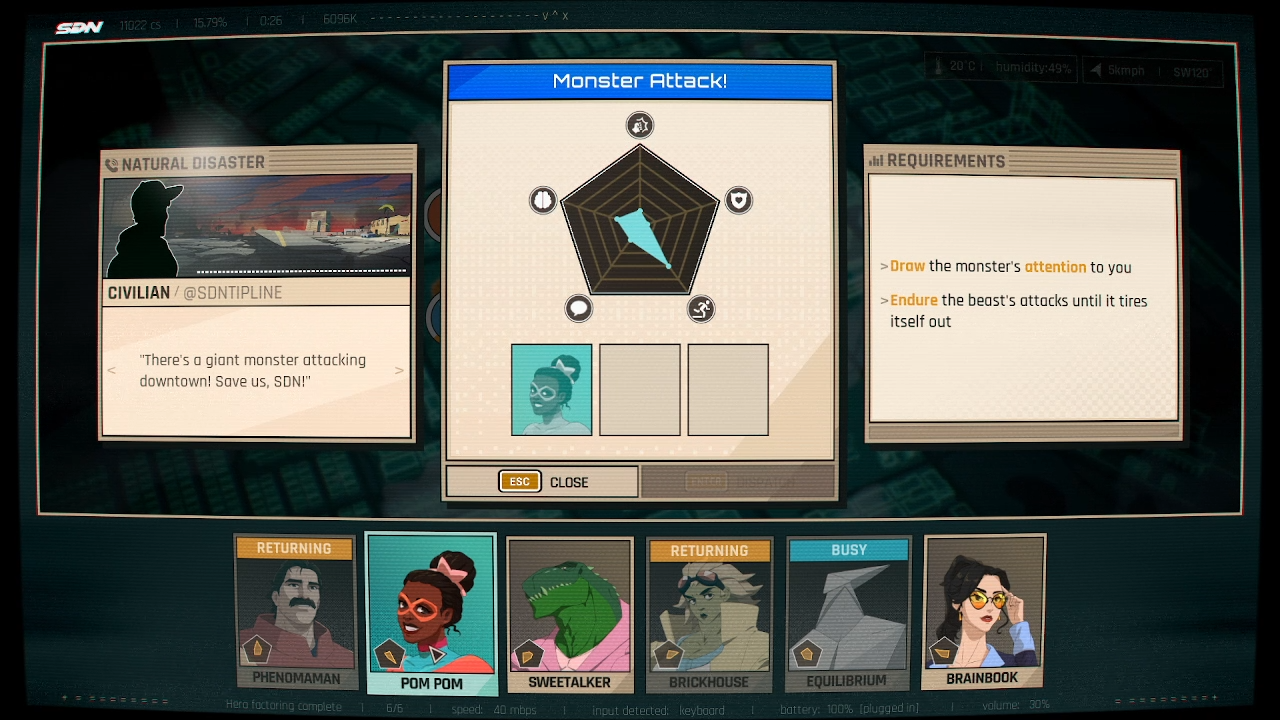This screenshot has width=1280, height=720.
Task: Click the brain intellect stat icon
Action: pos(542,200)
